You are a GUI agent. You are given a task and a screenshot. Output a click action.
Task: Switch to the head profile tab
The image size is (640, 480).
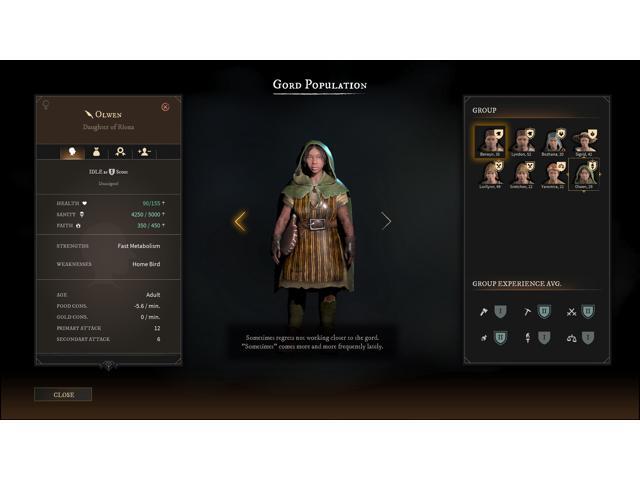click(x=73, y=152)
